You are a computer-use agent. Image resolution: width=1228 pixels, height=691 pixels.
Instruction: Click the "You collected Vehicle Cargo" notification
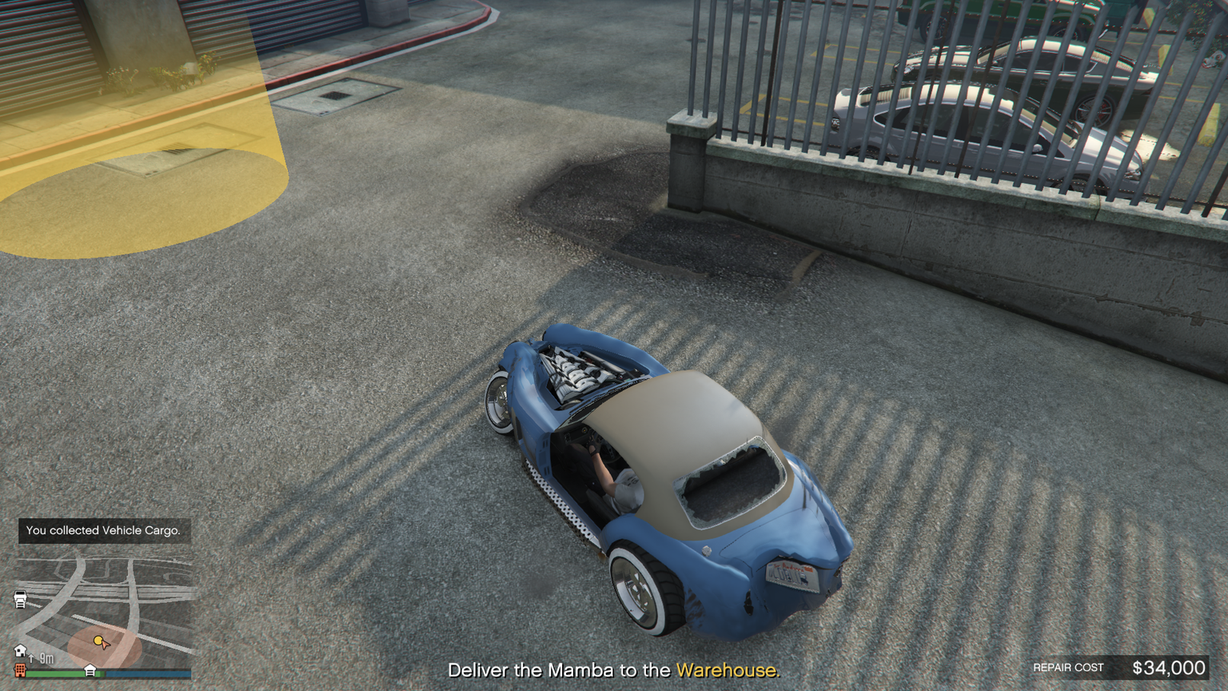104,531
